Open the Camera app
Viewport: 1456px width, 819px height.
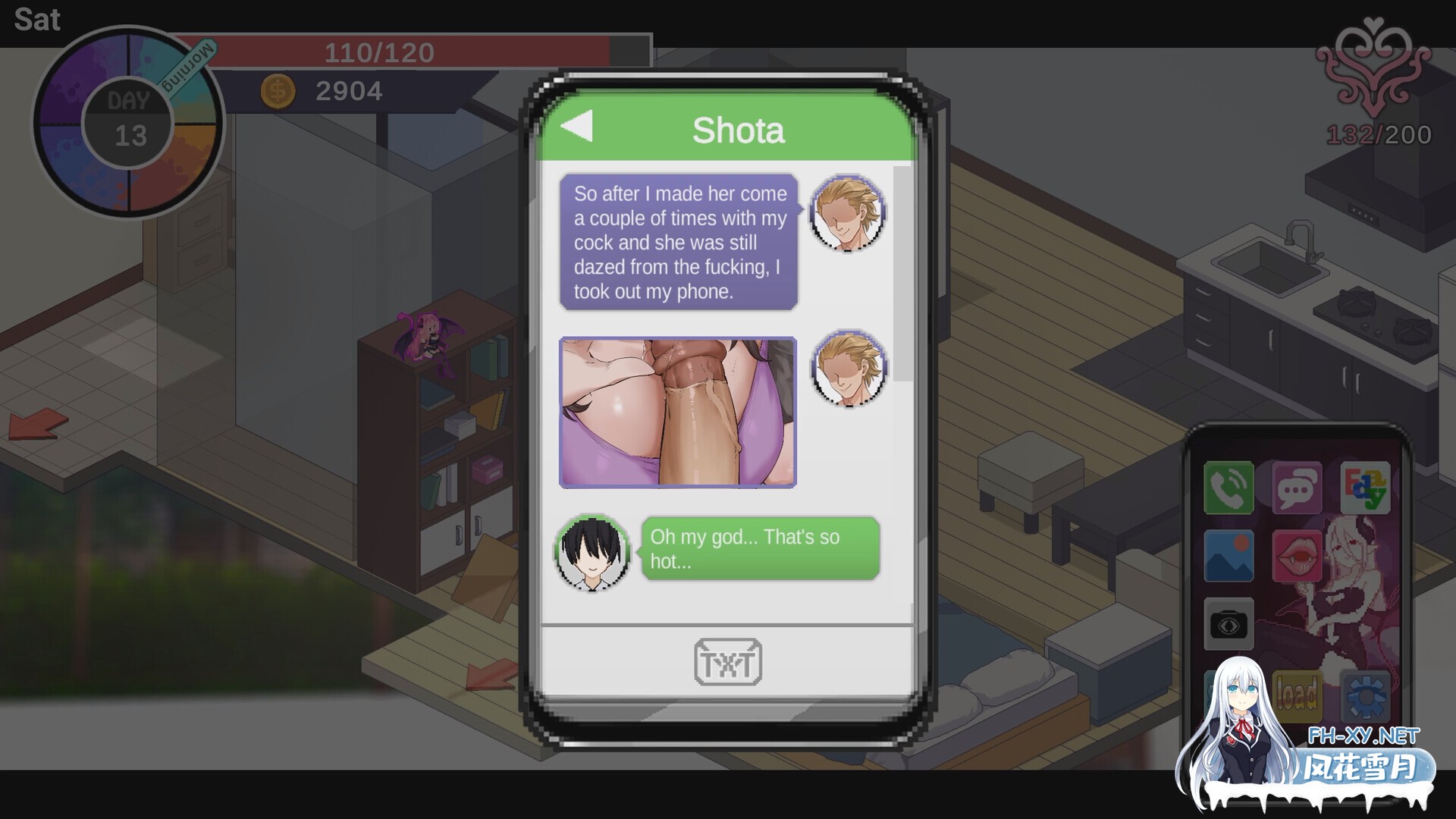tap(1230, 624)
